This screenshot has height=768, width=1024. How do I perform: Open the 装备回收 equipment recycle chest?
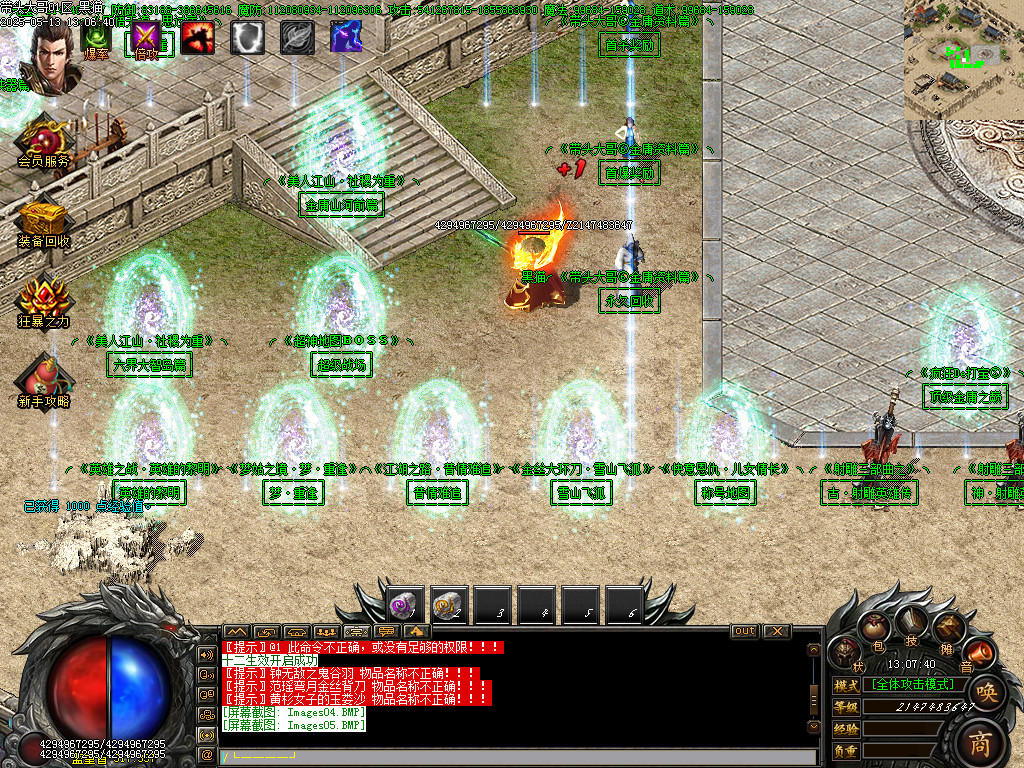coord(44,222)
